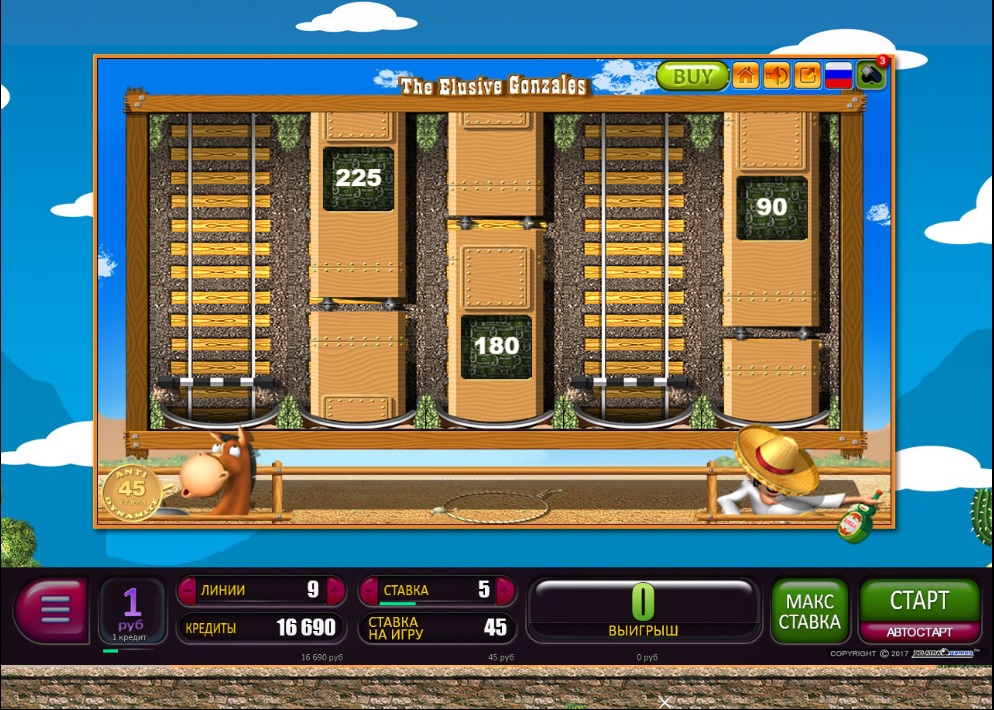This screenshot has height=710, width=994.
Task: Go to the home screen icon
Action: point(745,76)
